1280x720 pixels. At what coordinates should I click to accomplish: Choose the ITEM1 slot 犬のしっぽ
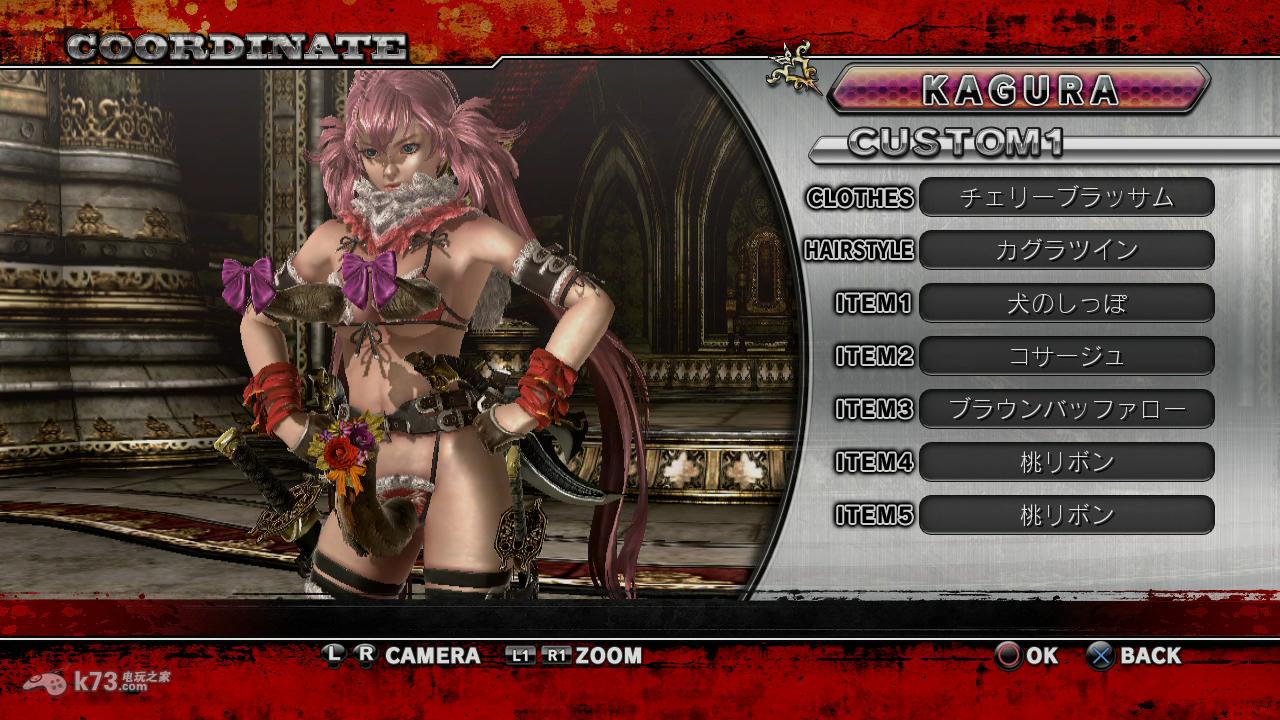click(x=1066, y=303)
